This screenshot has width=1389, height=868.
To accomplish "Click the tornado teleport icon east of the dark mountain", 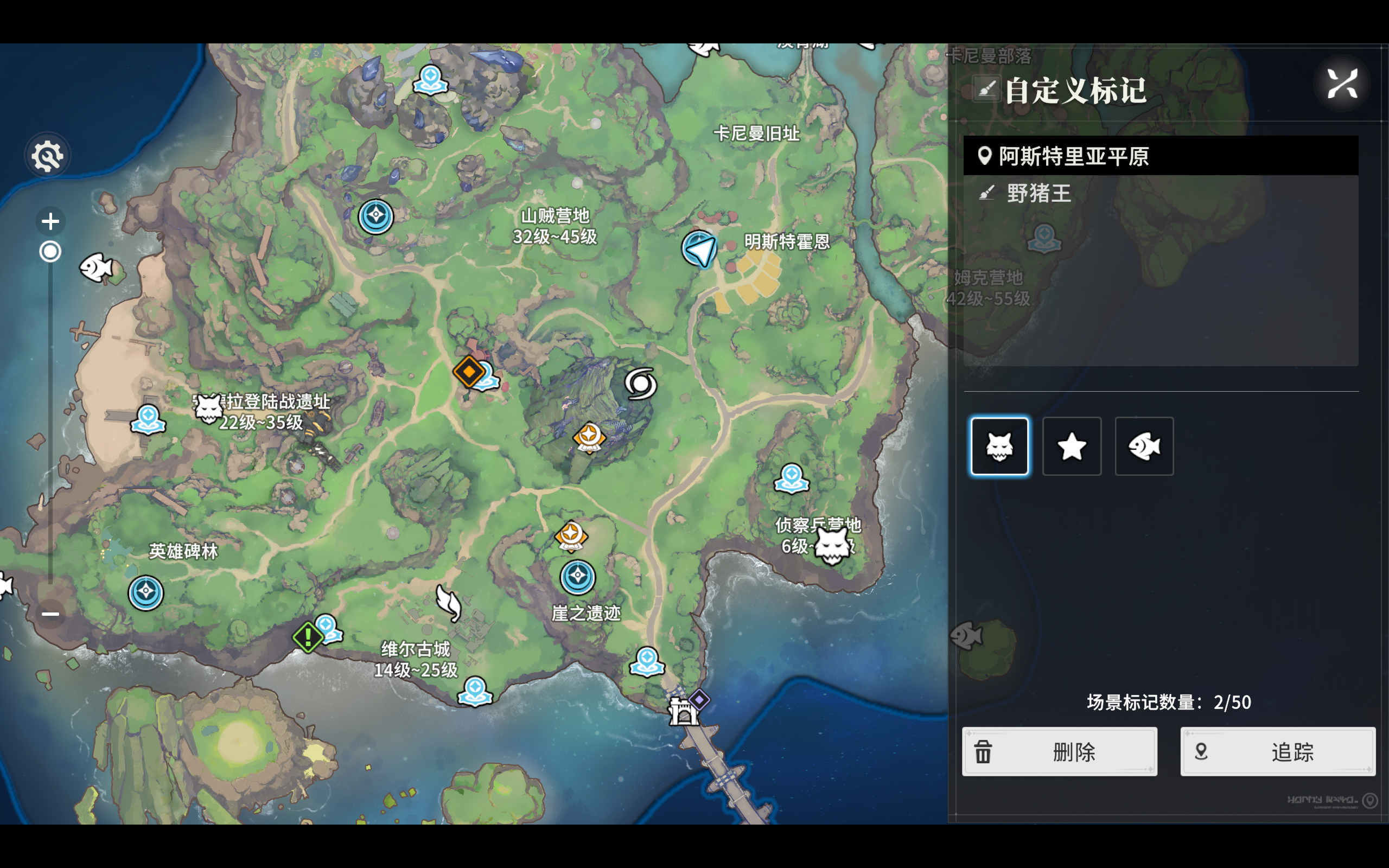I will coord(642,385).
